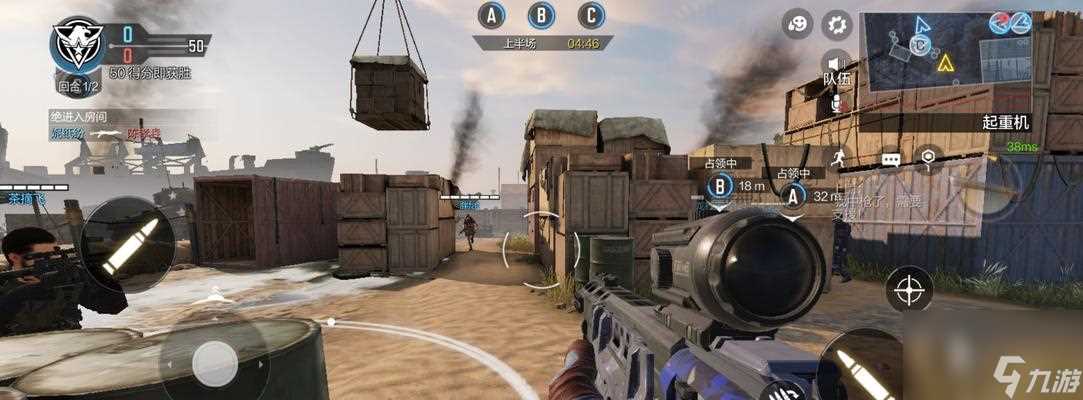This screenshot has height=400, width=1083.
Task: Tap the crosshair aim-down-sights button
Action: point(909,290)
